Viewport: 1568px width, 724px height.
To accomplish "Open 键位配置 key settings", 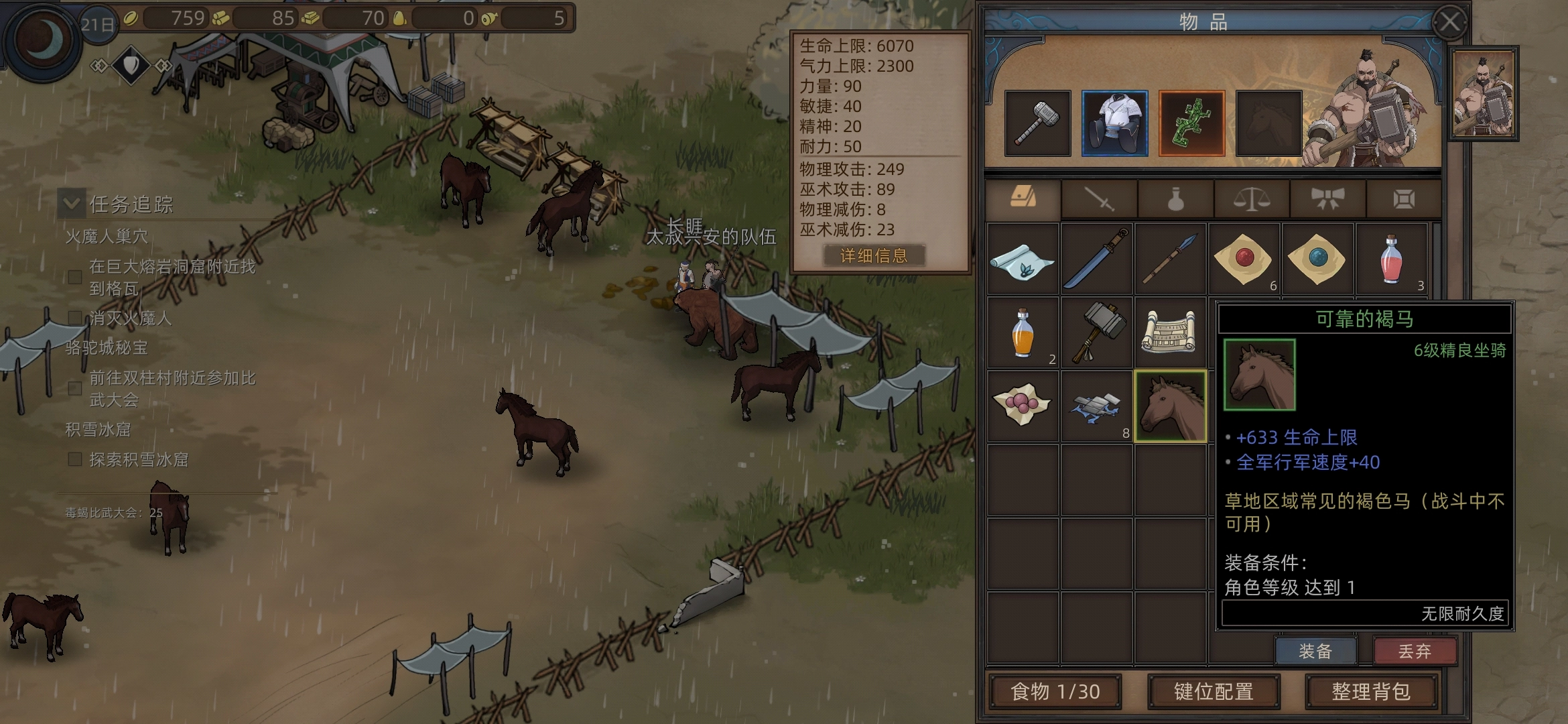I will click(1214, 691).
